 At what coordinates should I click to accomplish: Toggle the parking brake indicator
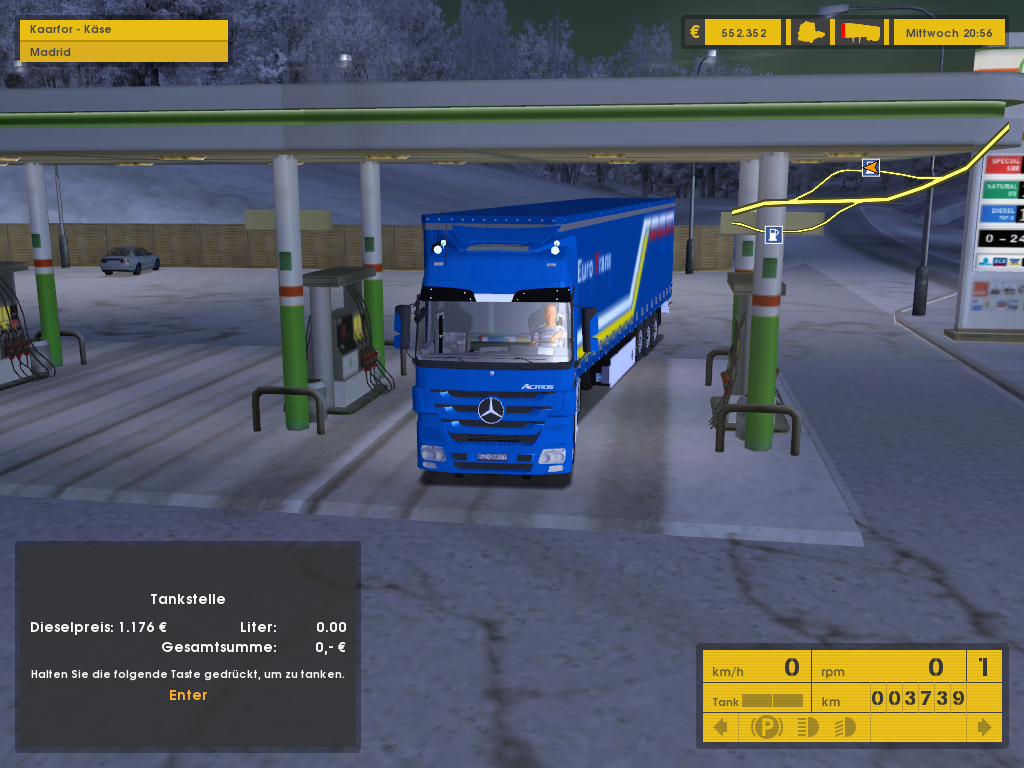[x=767, y=727]
